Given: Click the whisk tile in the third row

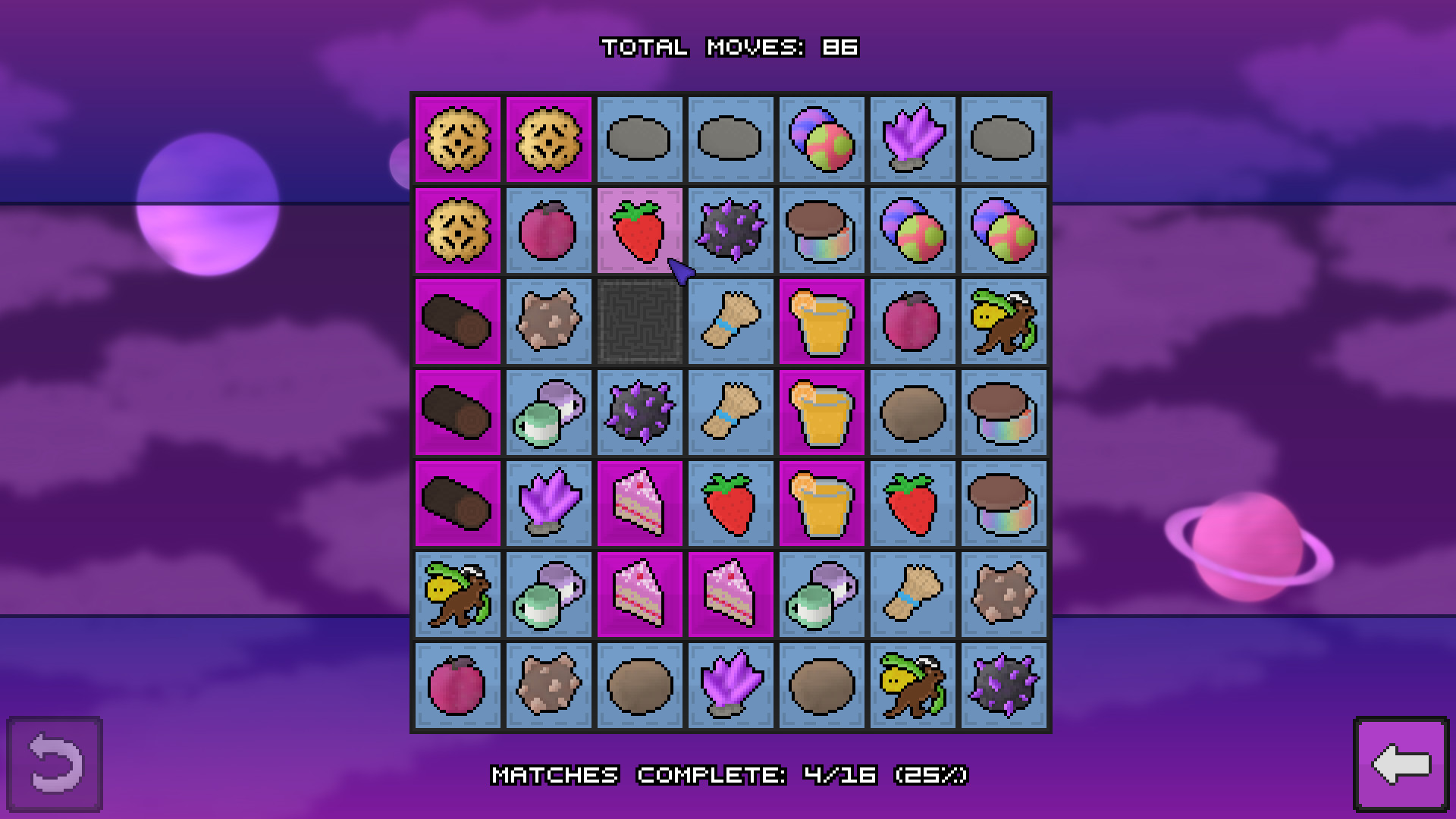Looking at the screenshot, I should [x=730, y=322].
